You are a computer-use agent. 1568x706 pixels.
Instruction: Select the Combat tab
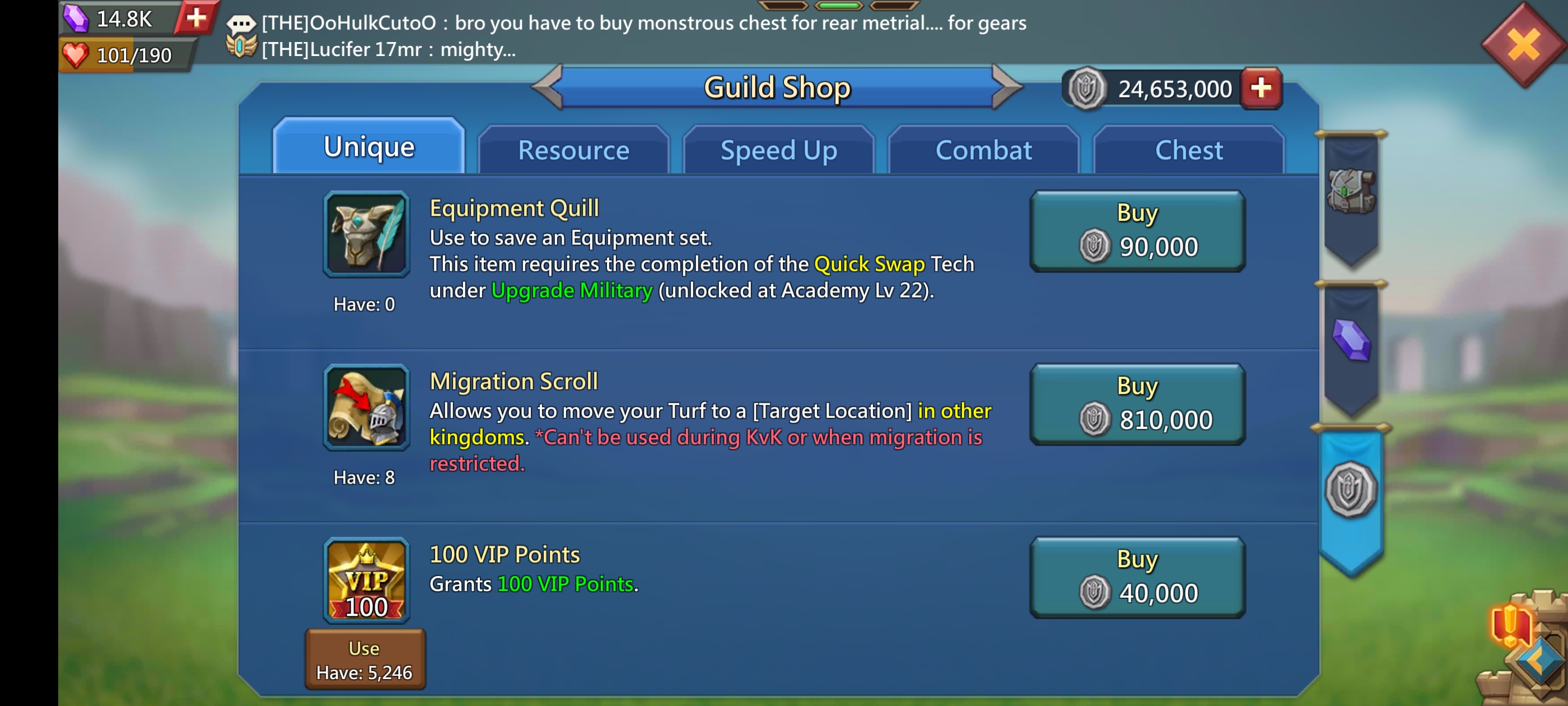pos(983,151)
